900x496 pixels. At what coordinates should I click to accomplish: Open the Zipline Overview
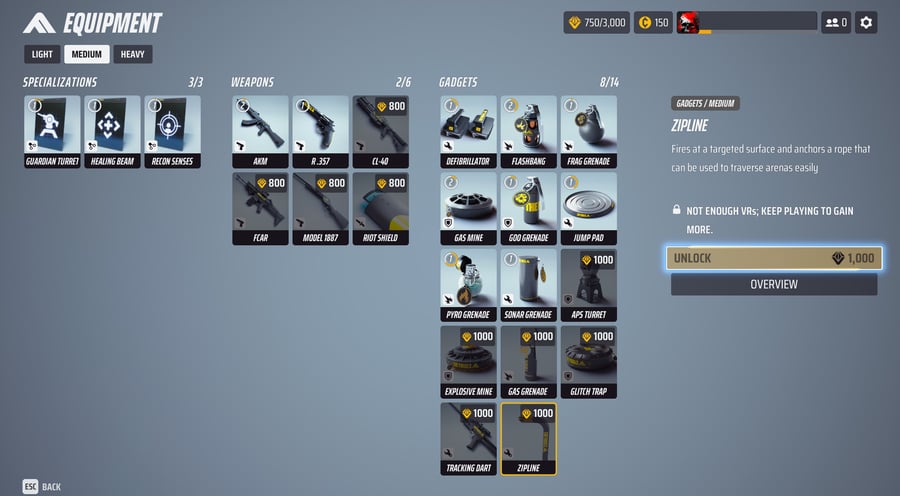point(774,285)
